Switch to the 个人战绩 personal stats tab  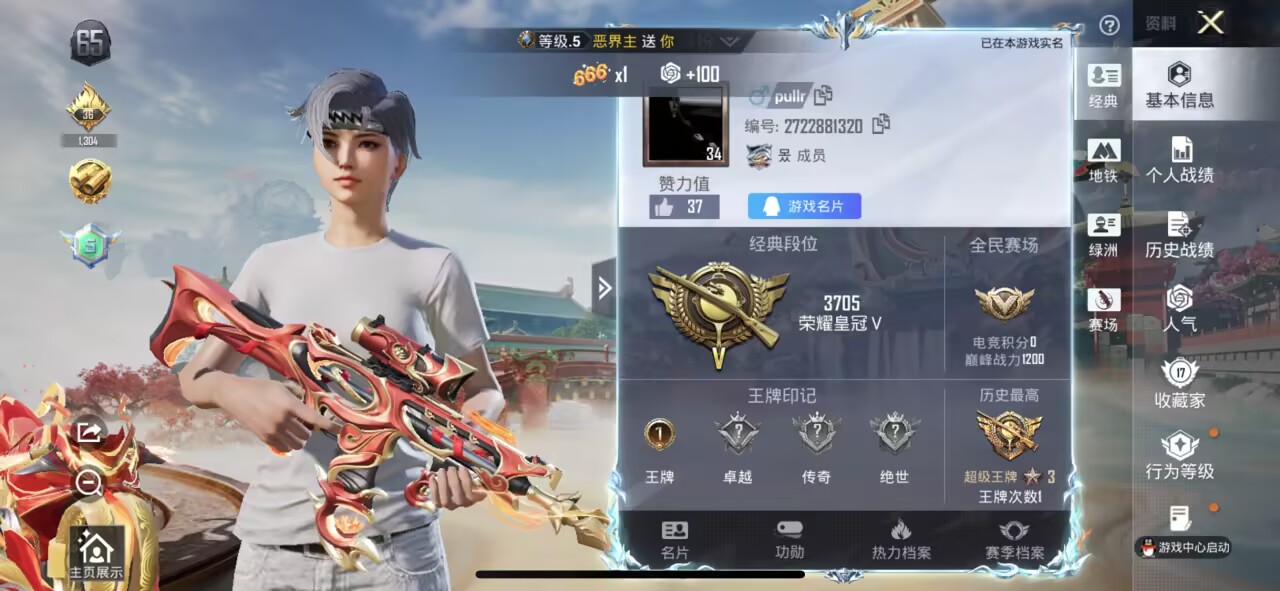pos(1180,161)
